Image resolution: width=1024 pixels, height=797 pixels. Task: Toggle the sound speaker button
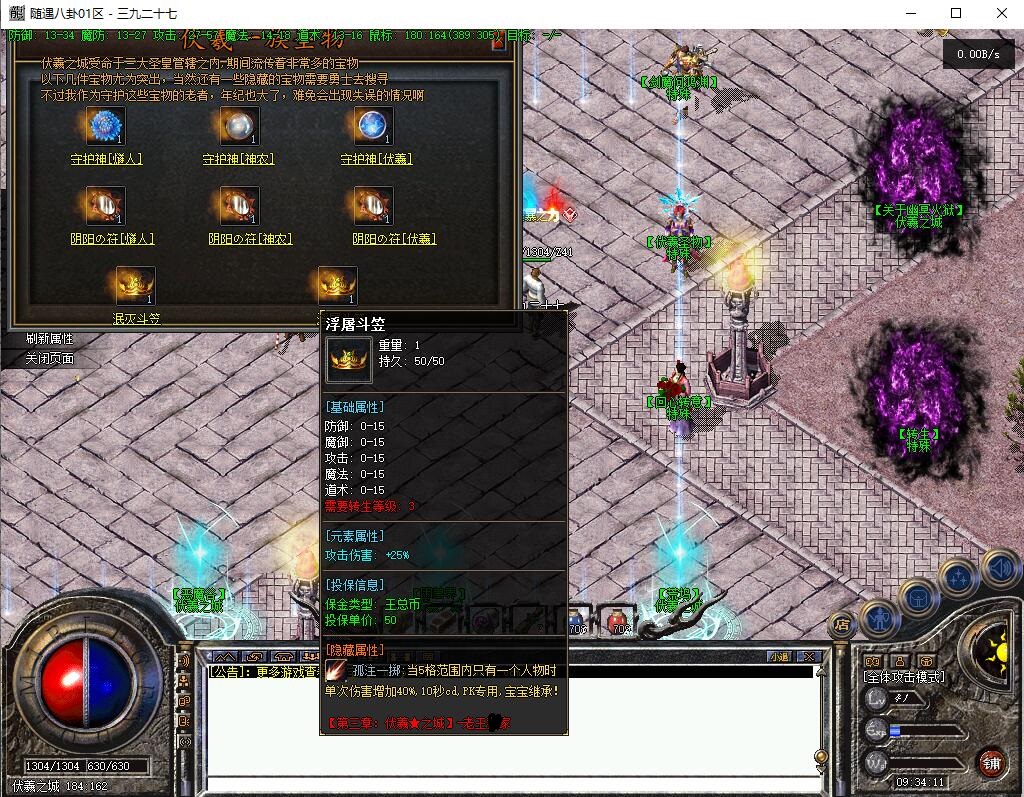[x=1000, y=568]
